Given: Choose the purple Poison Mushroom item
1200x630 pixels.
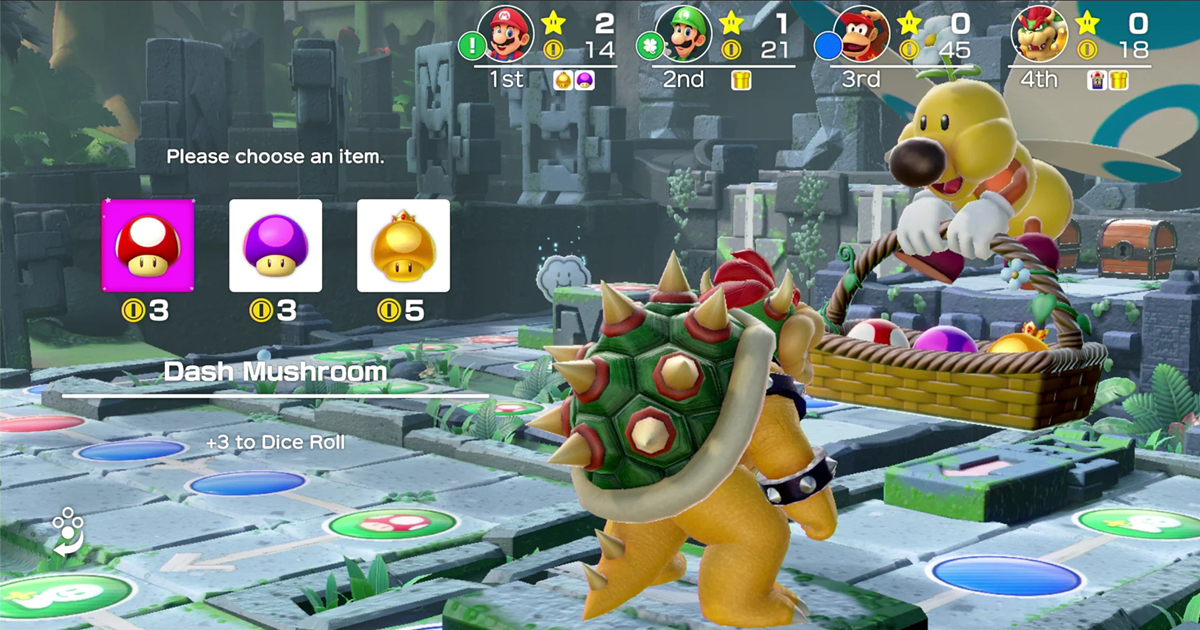Looking at the screenshot, I should point(276,246).
